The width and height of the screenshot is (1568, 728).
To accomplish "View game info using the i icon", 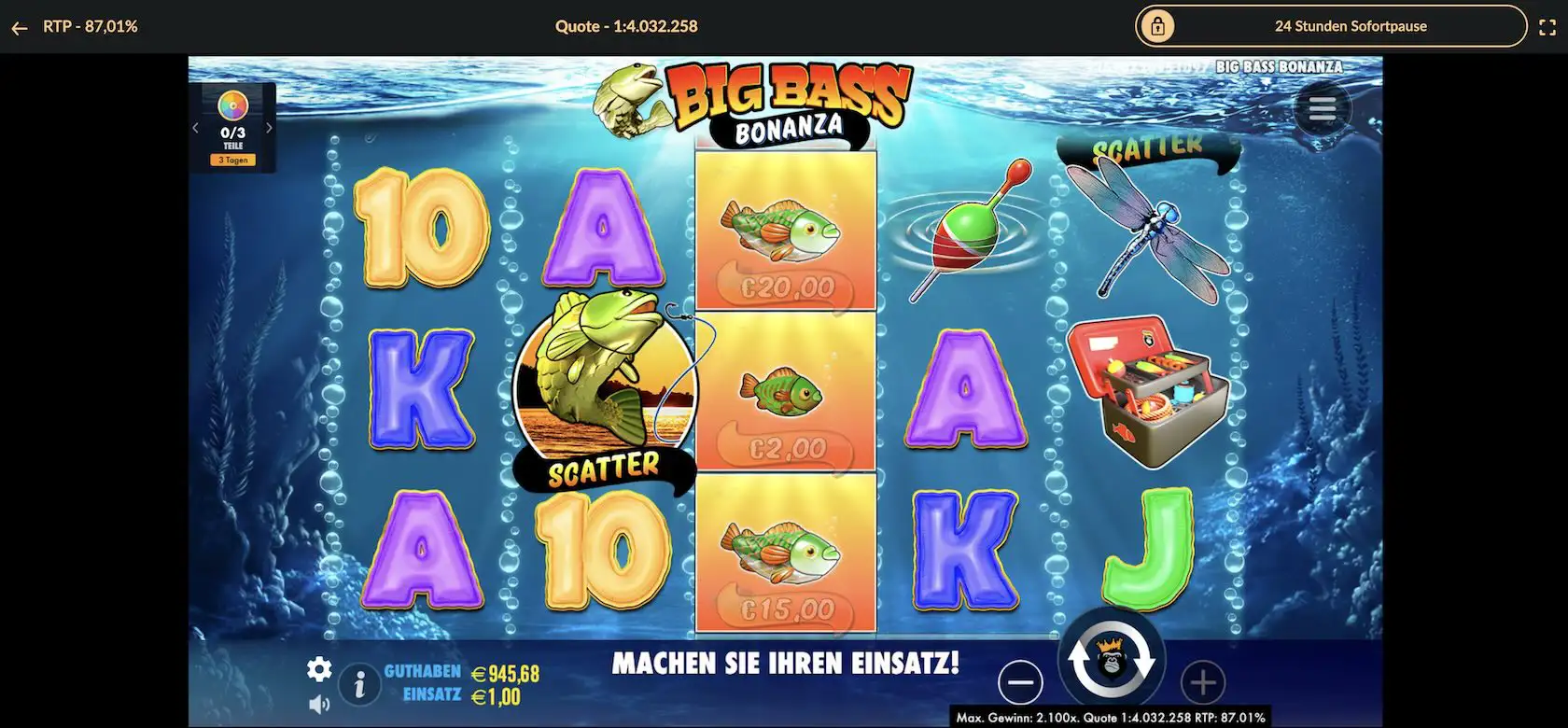I will pos(359,684).
